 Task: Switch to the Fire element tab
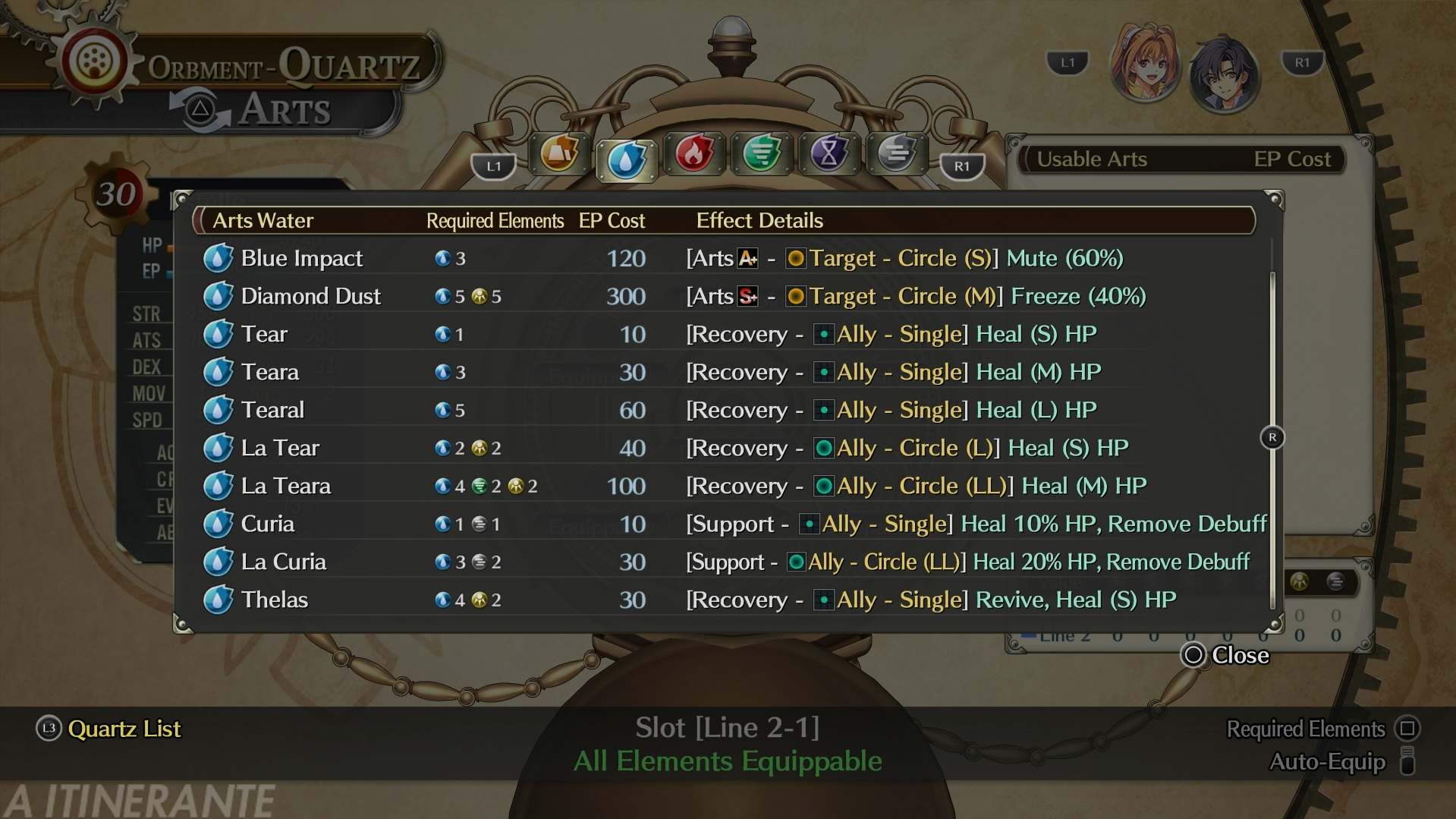pyautogui.click(x=693, y=154)
